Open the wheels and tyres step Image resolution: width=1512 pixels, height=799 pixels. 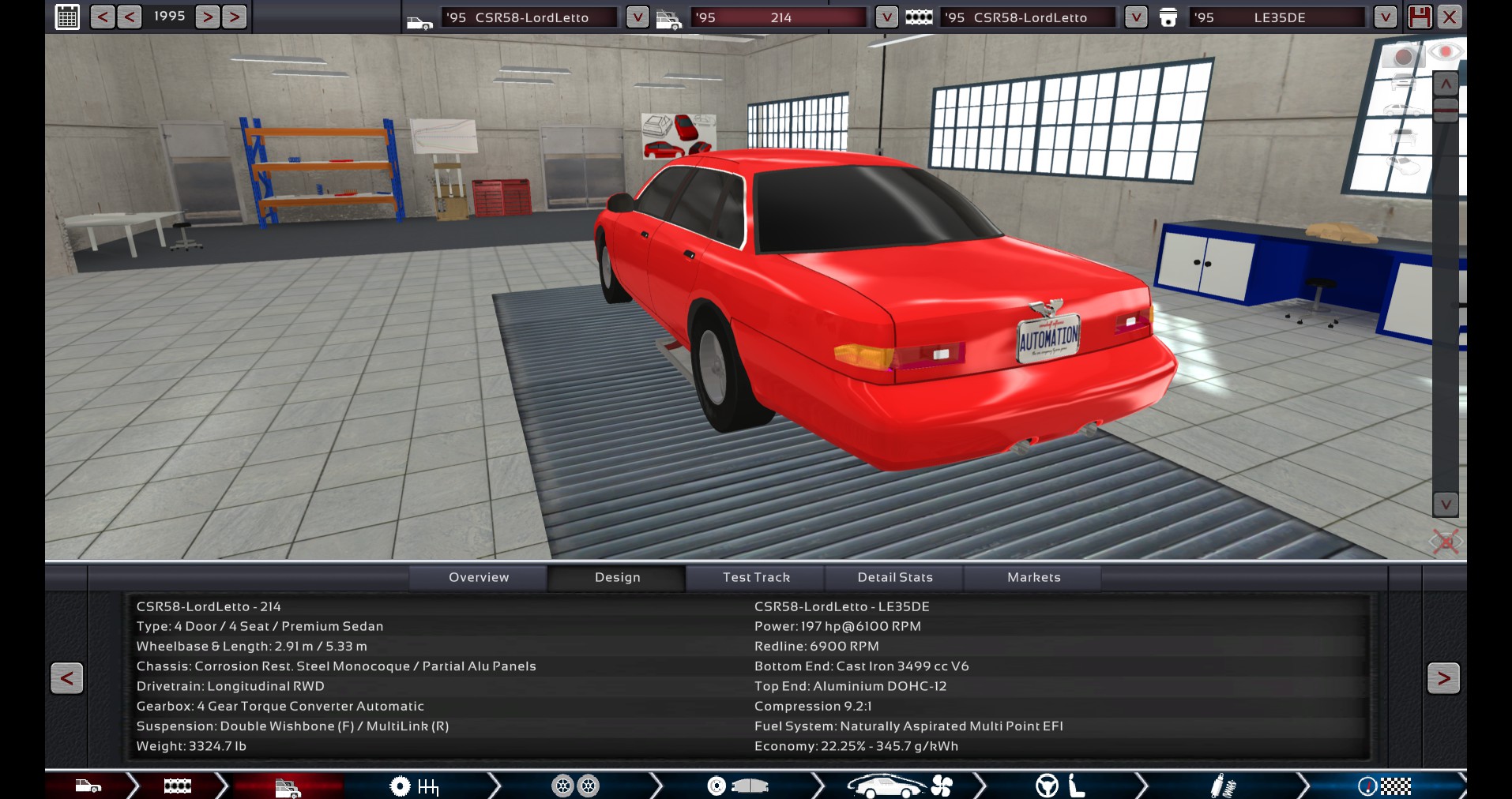click(575, 786)
